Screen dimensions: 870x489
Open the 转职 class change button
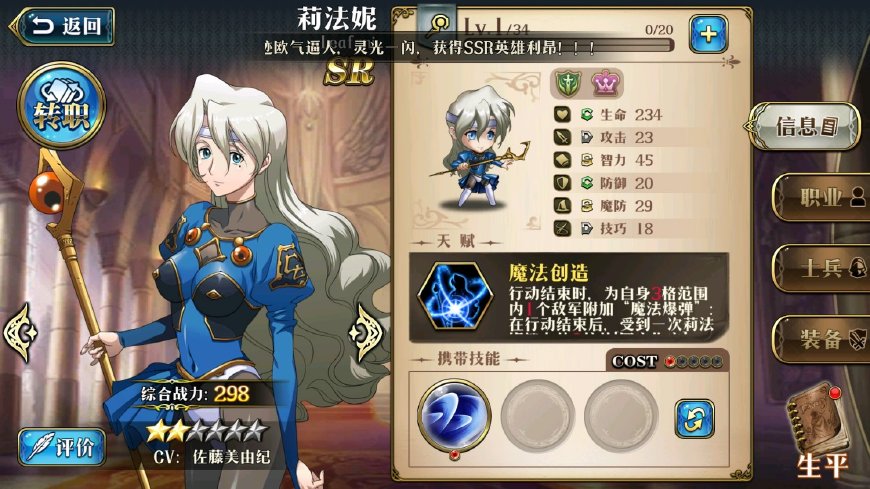[65, 106]
